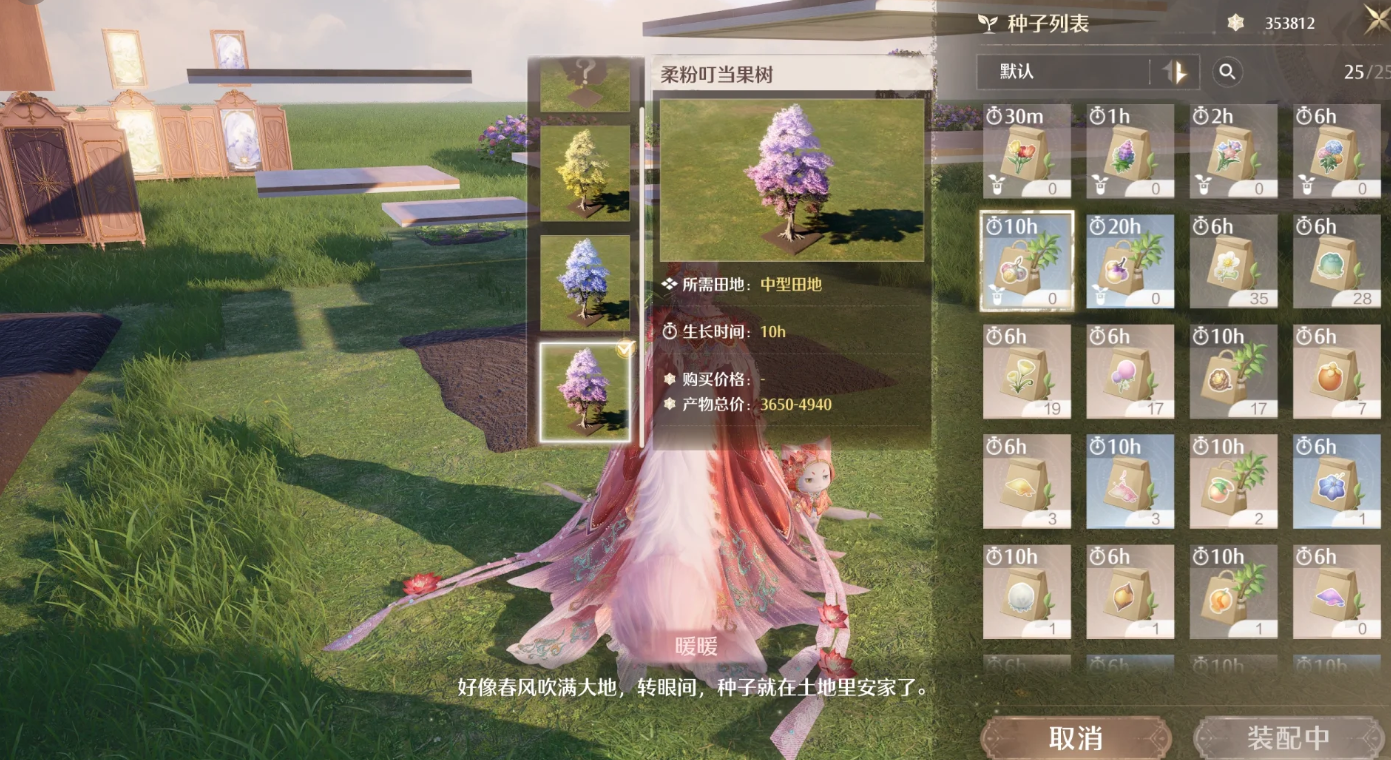Click the 装配中 equip button

coord(1288,738)
